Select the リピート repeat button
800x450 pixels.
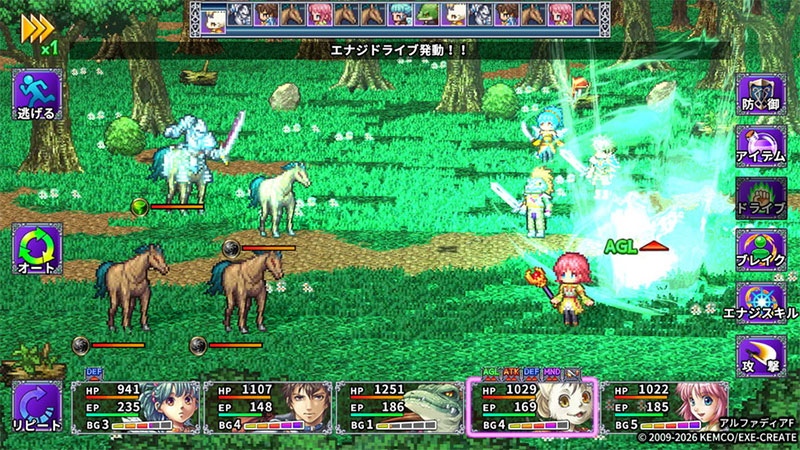pos(36,407)
